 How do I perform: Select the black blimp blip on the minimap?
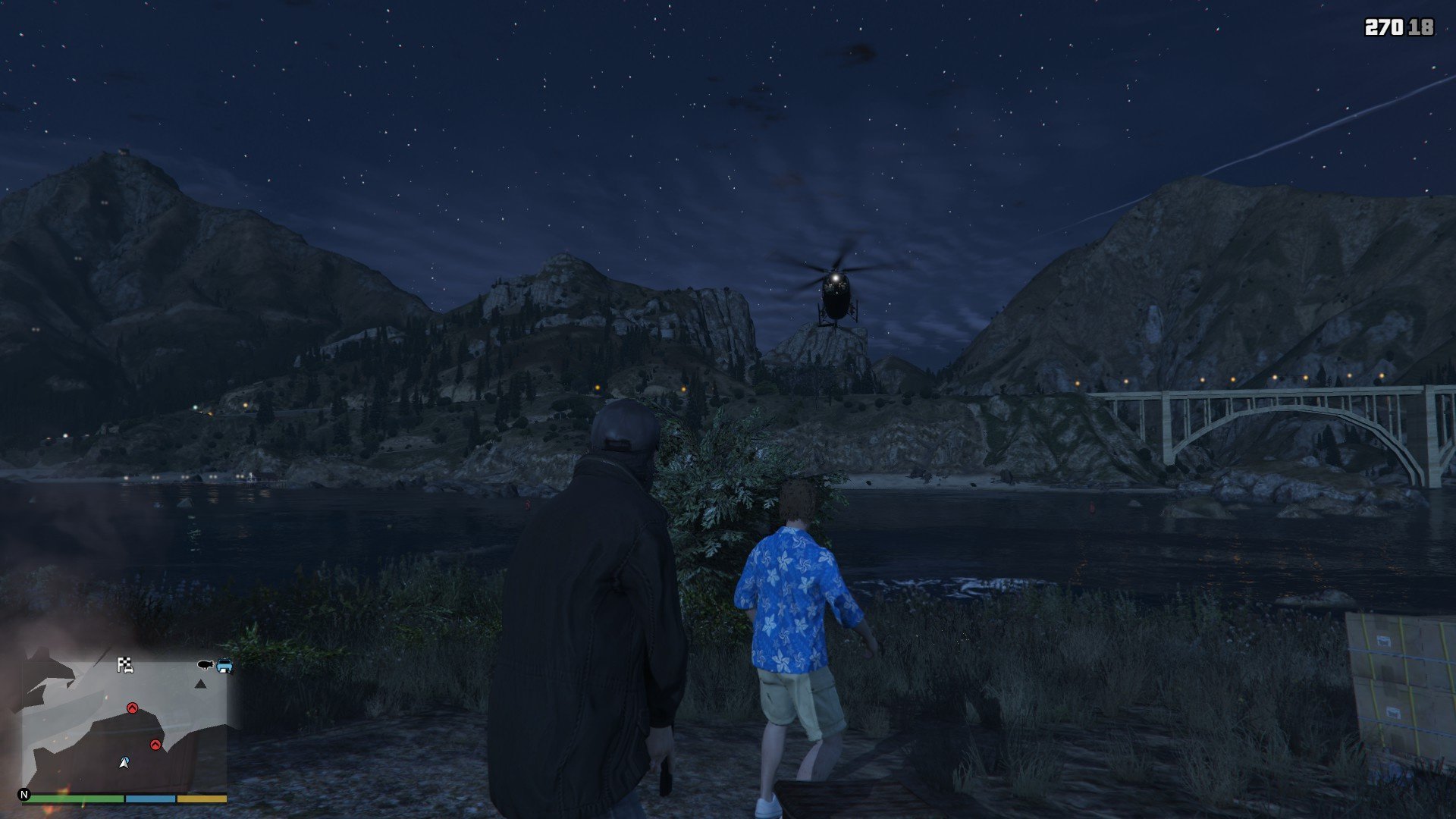(205, 665)
